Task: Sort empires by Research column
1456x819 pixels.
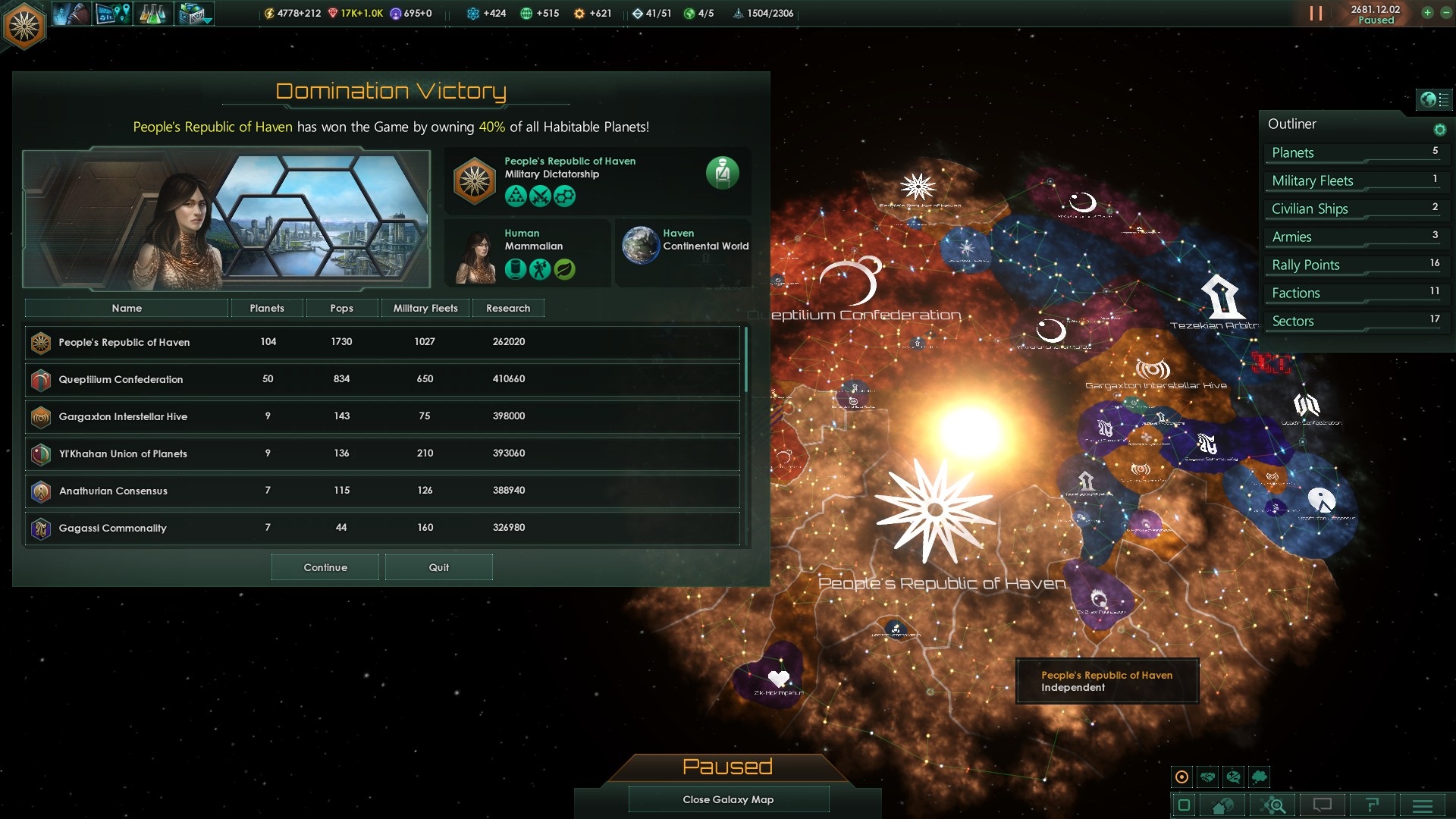Action: [508, 308]
